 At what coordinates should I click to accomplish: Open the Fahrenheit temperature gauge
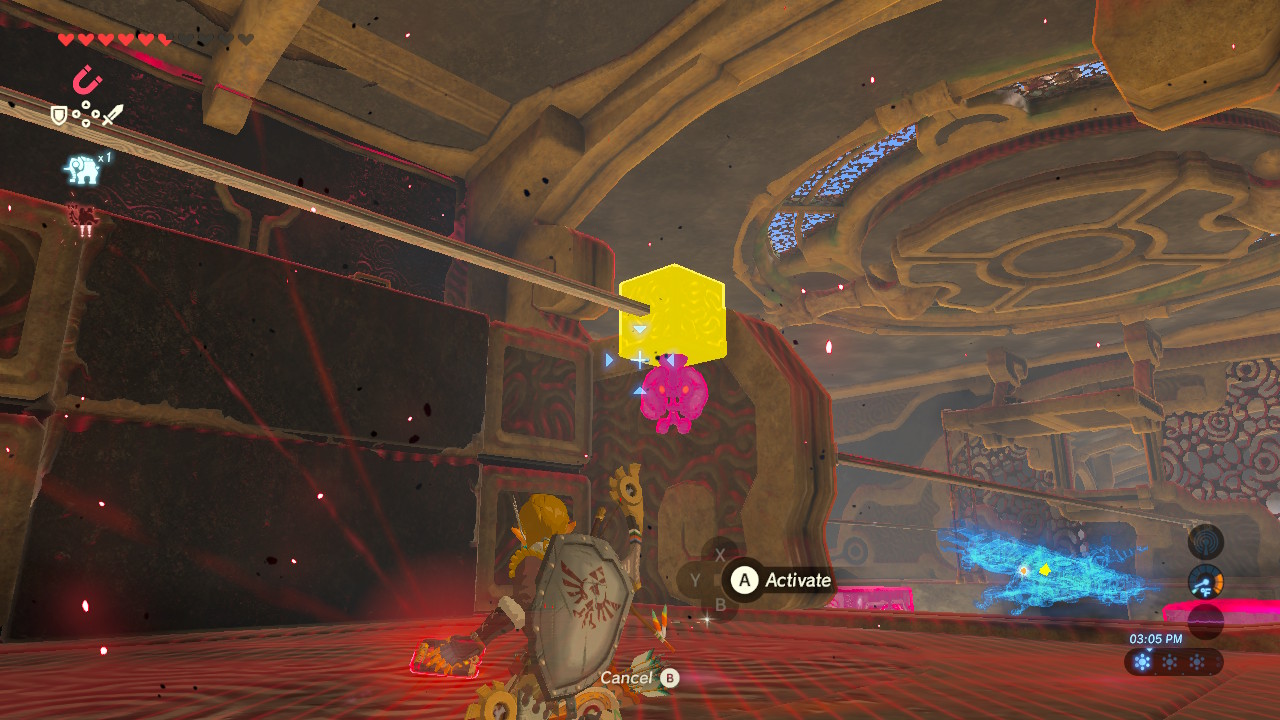[1206, 582]
